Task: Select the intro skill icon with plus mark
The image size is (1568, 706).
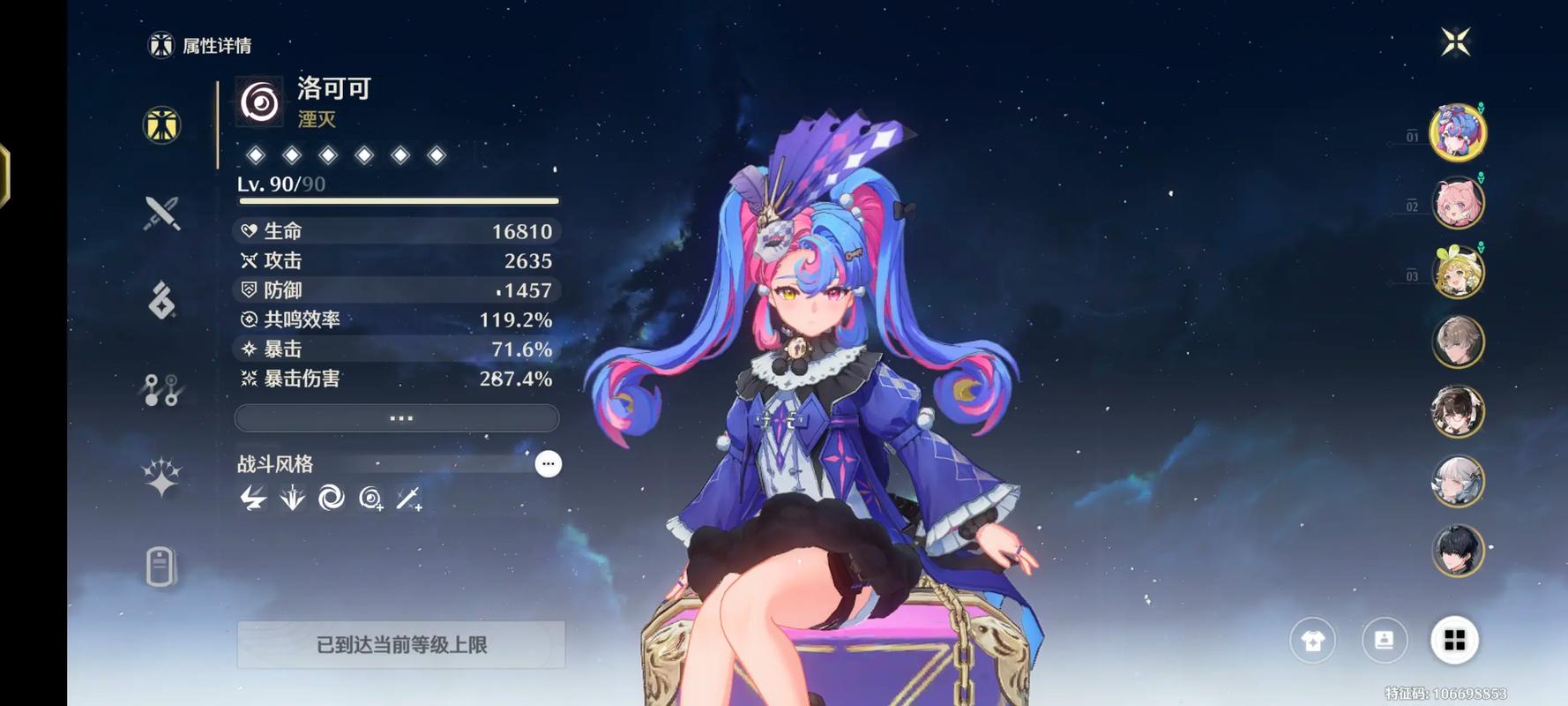Action: point(372,499)
